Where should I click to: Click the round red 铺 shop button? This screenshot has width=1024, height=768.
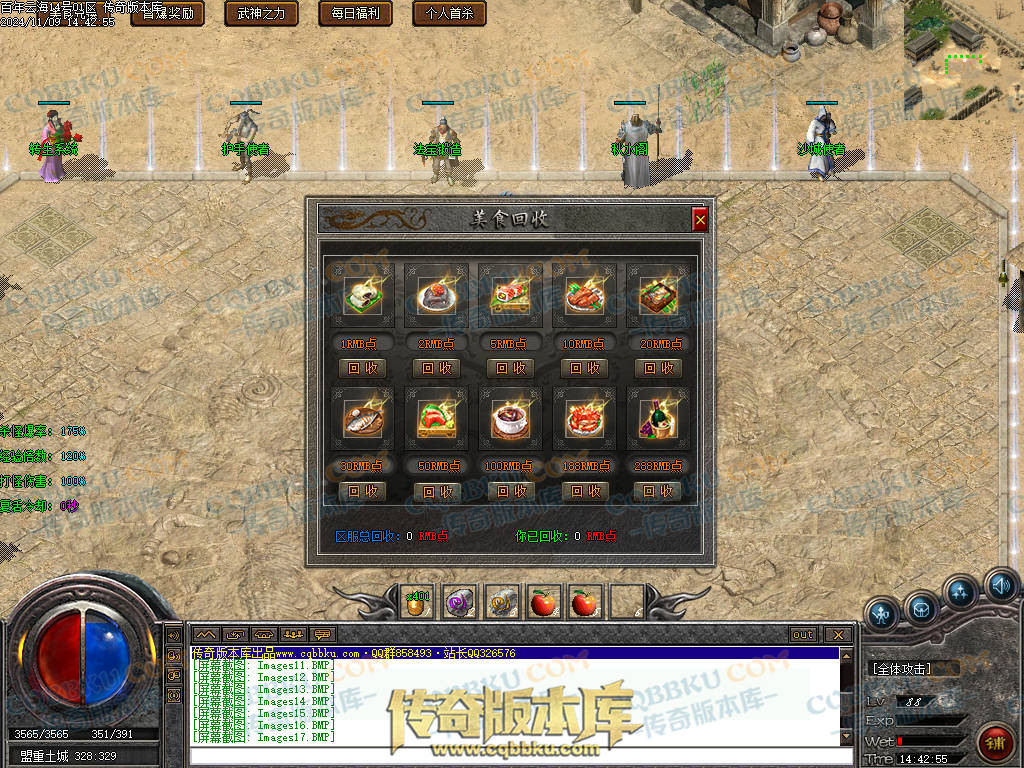995,741
